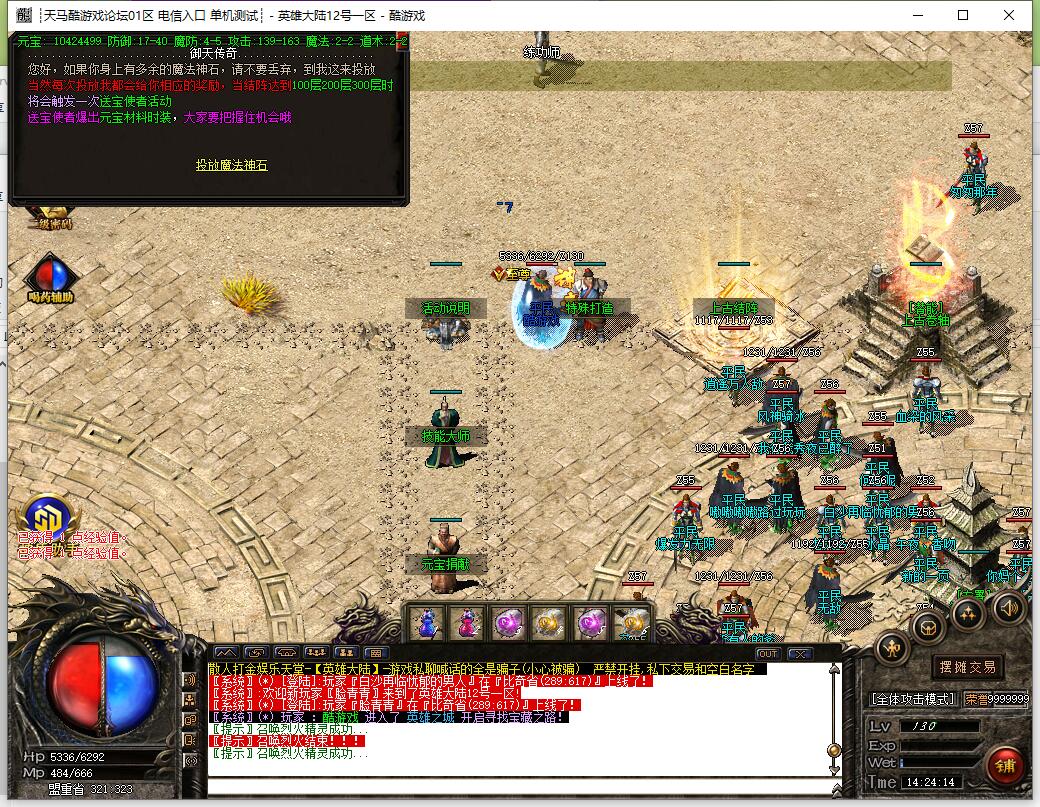This screenshot has width=1040, height=807.
Task: Use the blue gourd potion in the belt
Action: point(426,624)
